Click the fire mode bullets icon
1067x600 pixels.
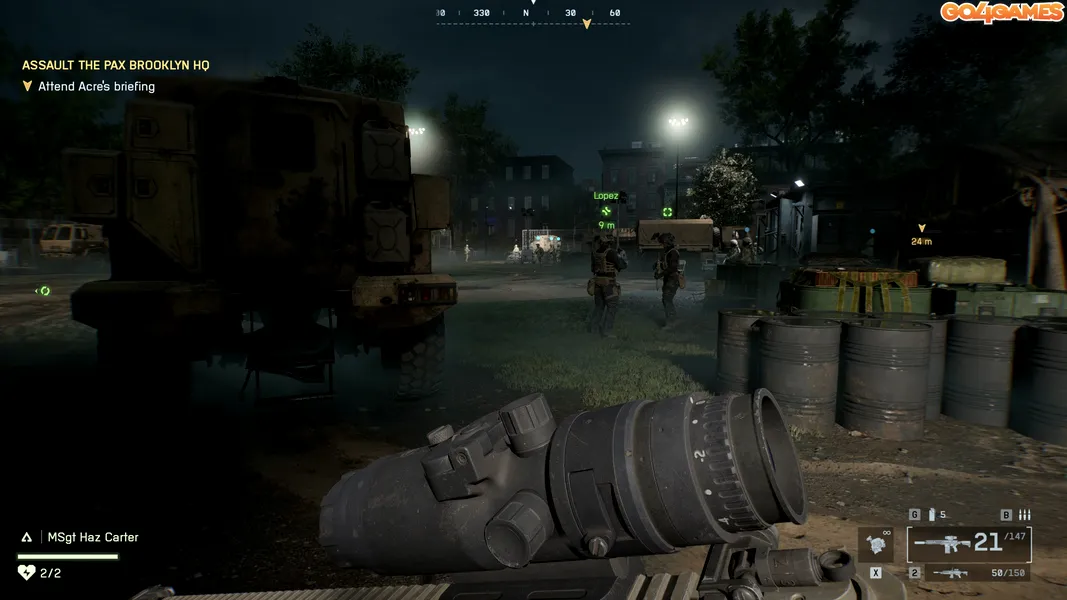(1024, 515)
